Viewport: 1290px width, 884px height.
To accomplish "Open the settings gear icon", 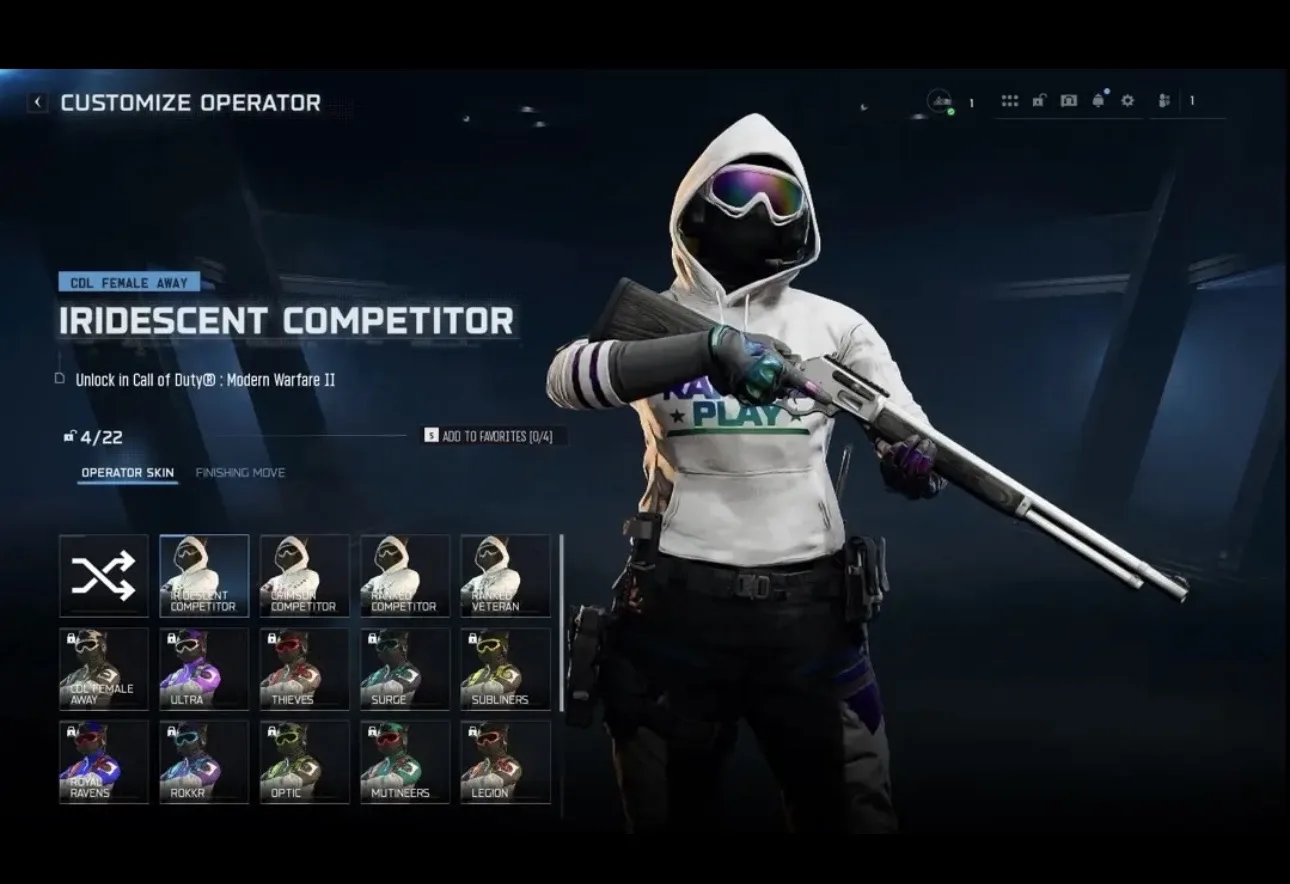I will [1128, 101].
